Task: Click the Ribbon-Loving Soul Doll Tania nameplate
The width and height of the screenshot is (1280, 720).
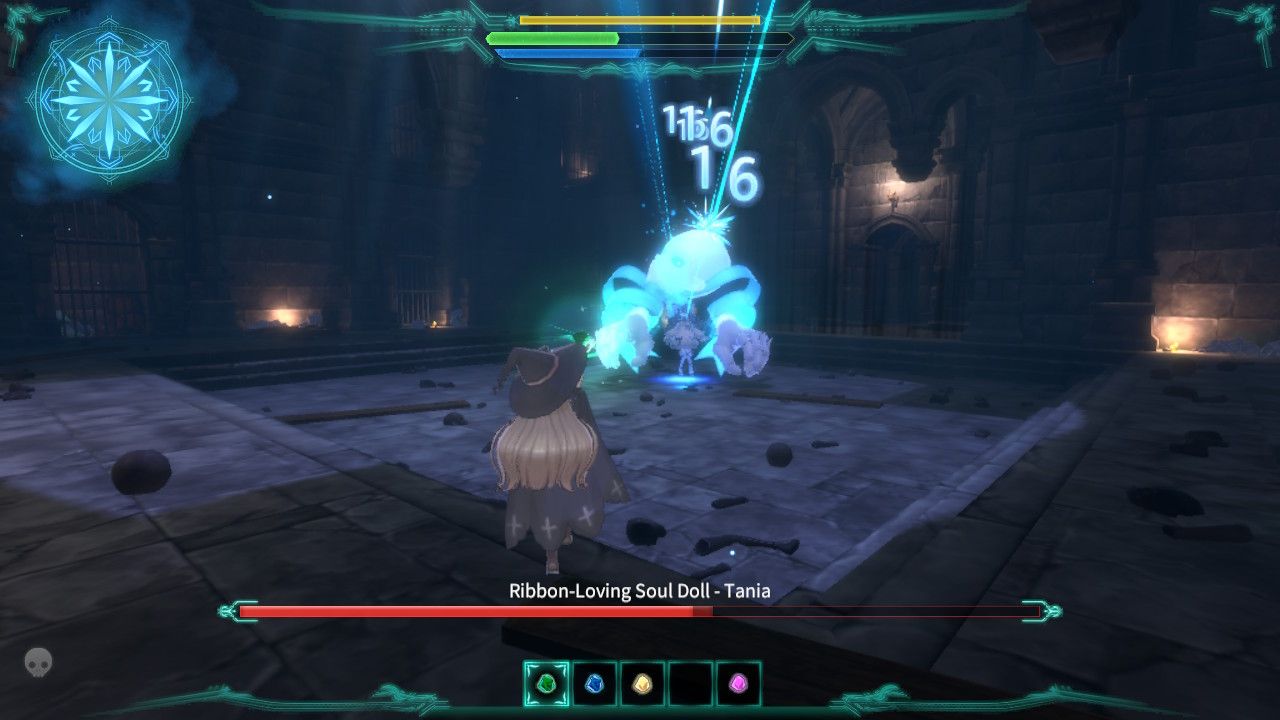Action: click(637, 590)
